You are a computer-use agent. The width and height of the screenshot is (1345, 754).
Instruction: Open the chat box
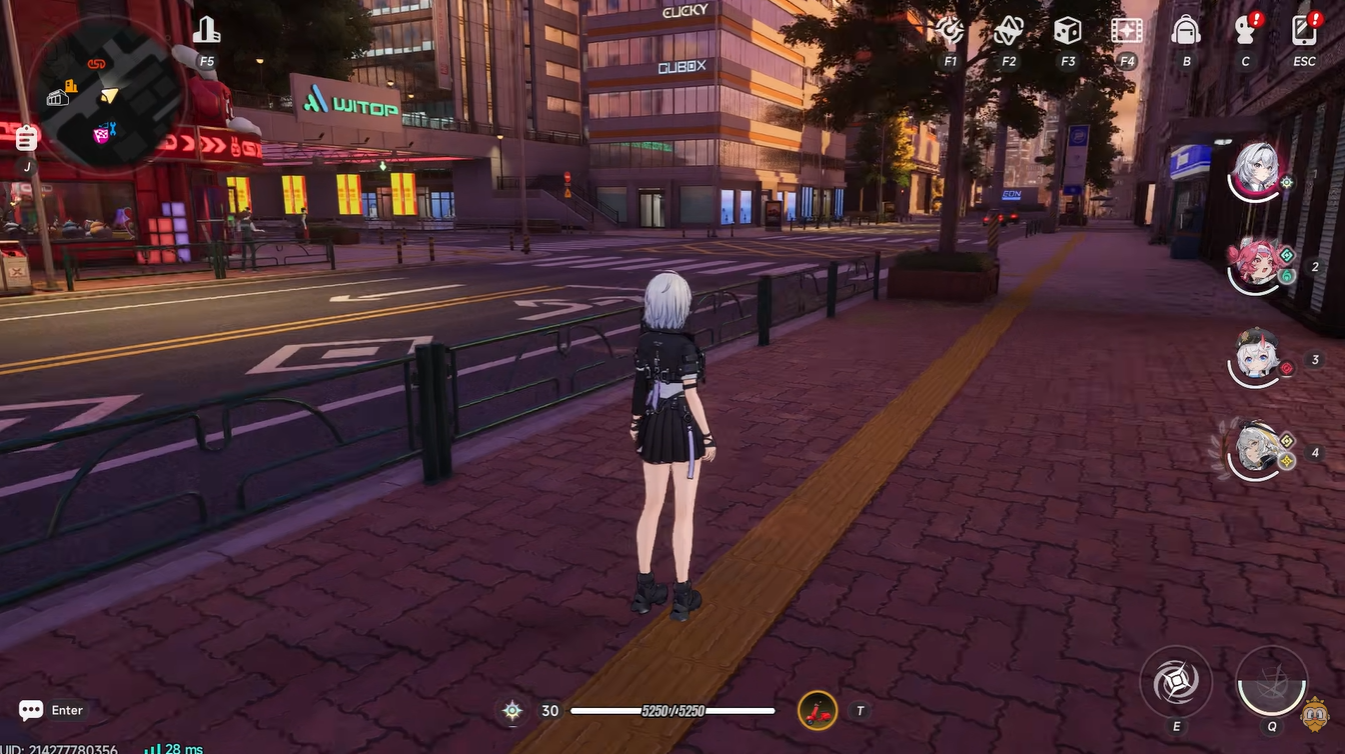pyautogui.click(x=32, y=710)
